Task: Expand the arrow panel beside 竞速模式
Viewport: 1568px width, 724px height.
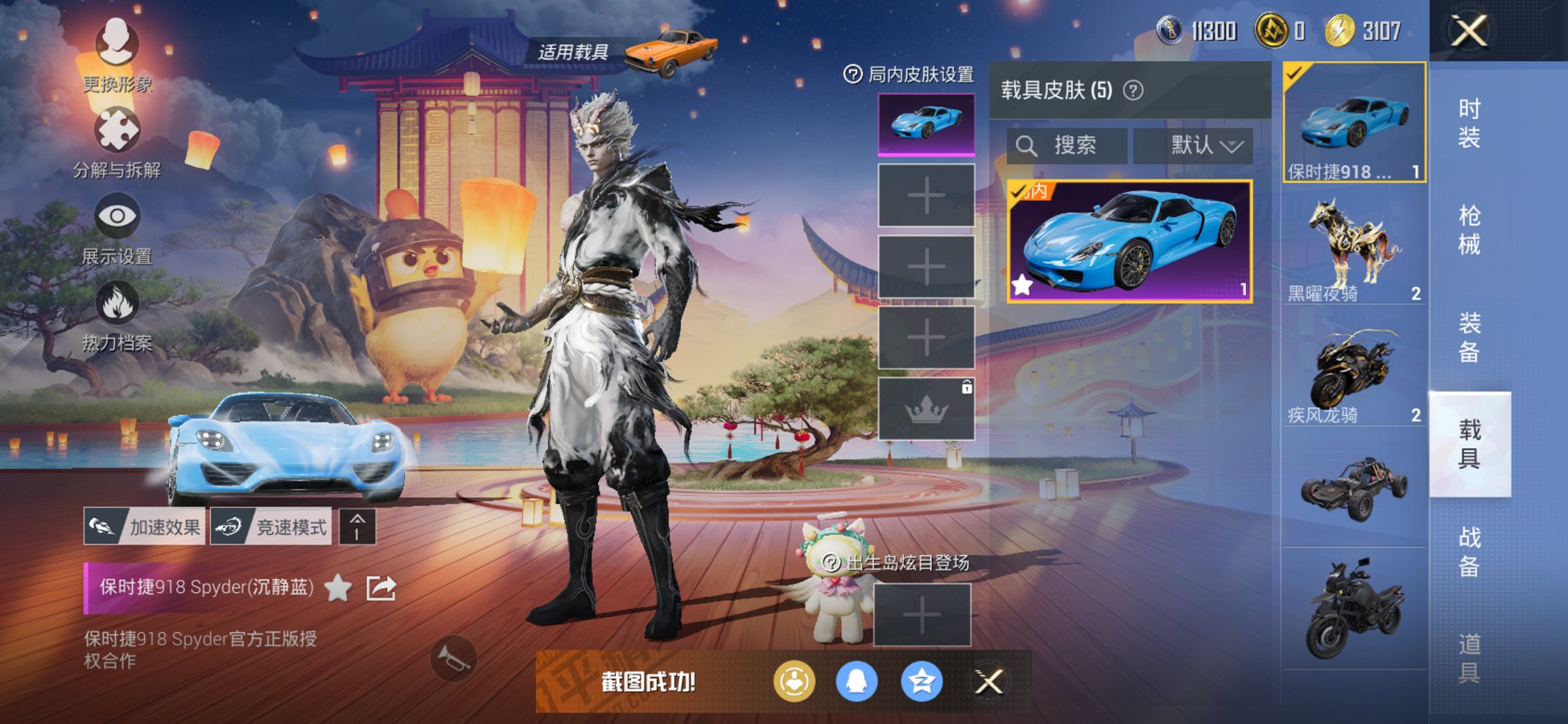Action: (356, 525)
